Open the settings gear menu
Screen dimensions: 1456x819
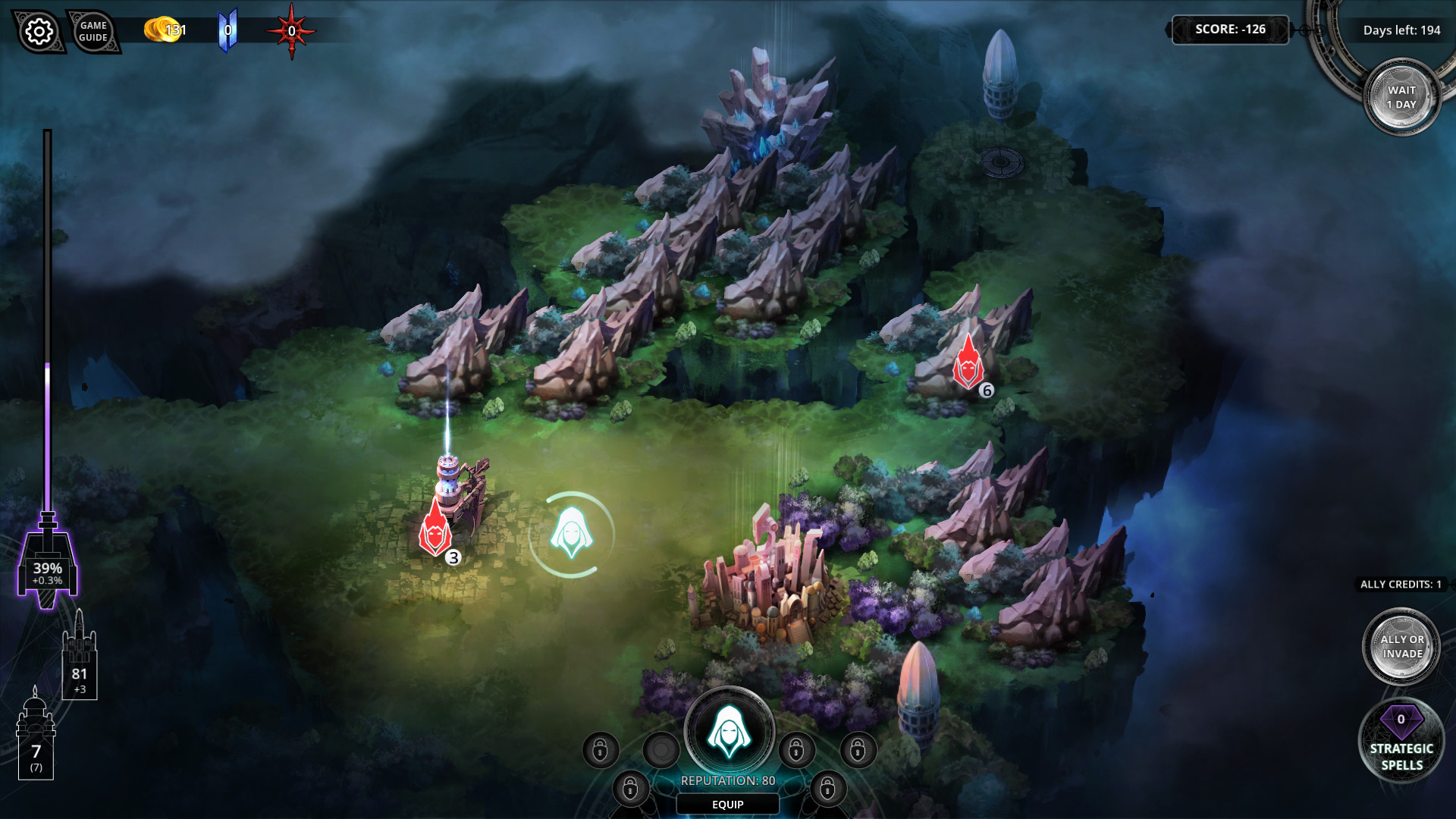(39, 32)
